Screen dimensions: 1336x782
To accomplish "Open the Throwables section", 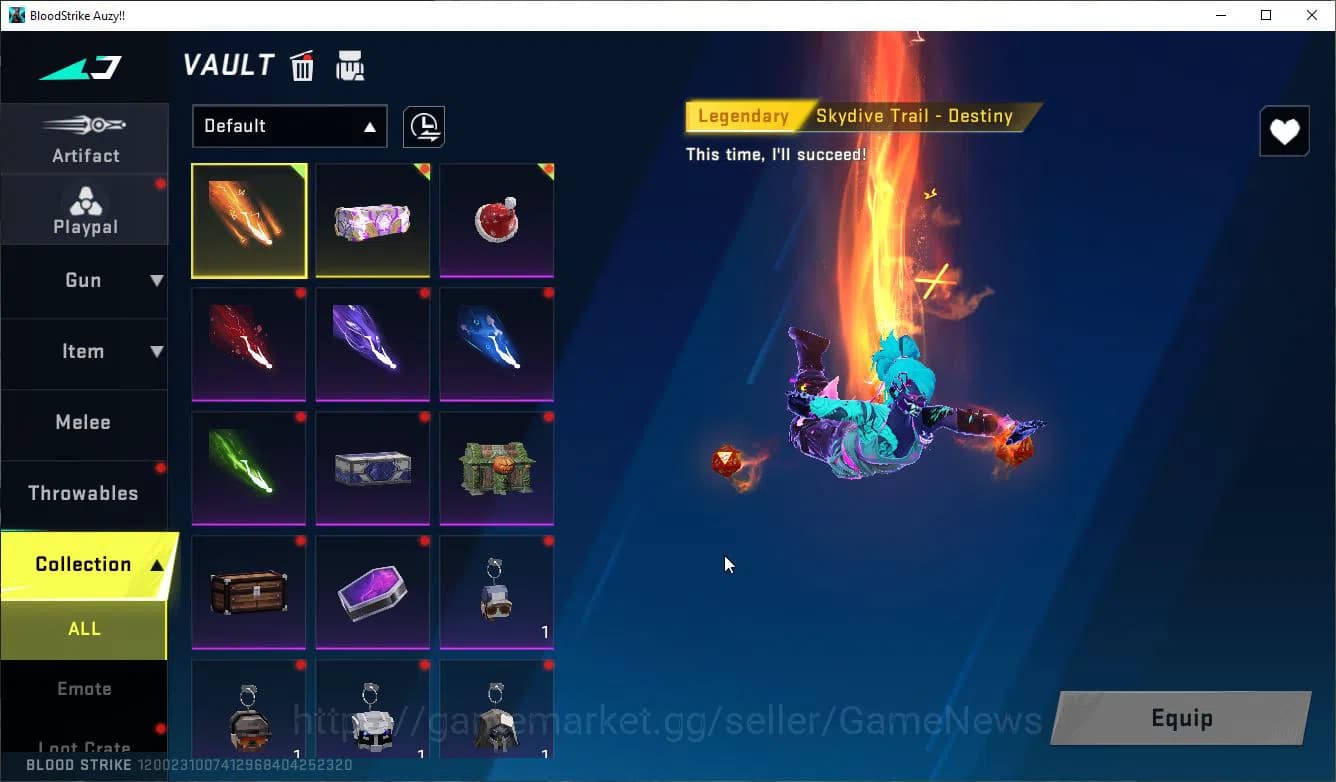I will click(85, 493).
